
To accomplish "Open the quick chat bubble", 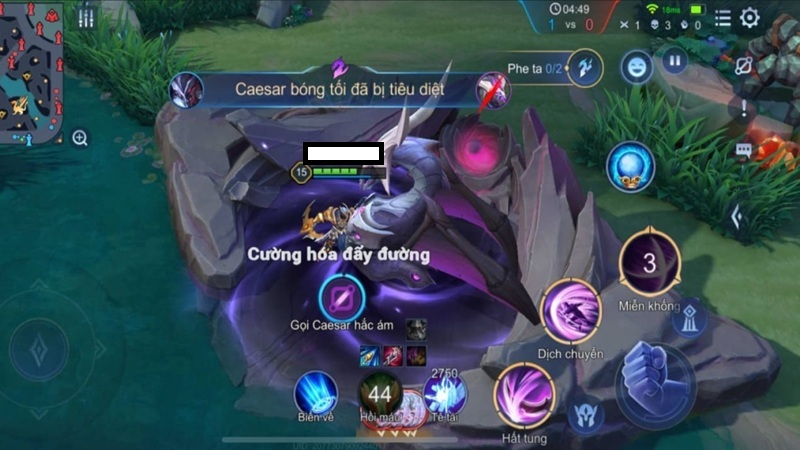I will point(743,151).
